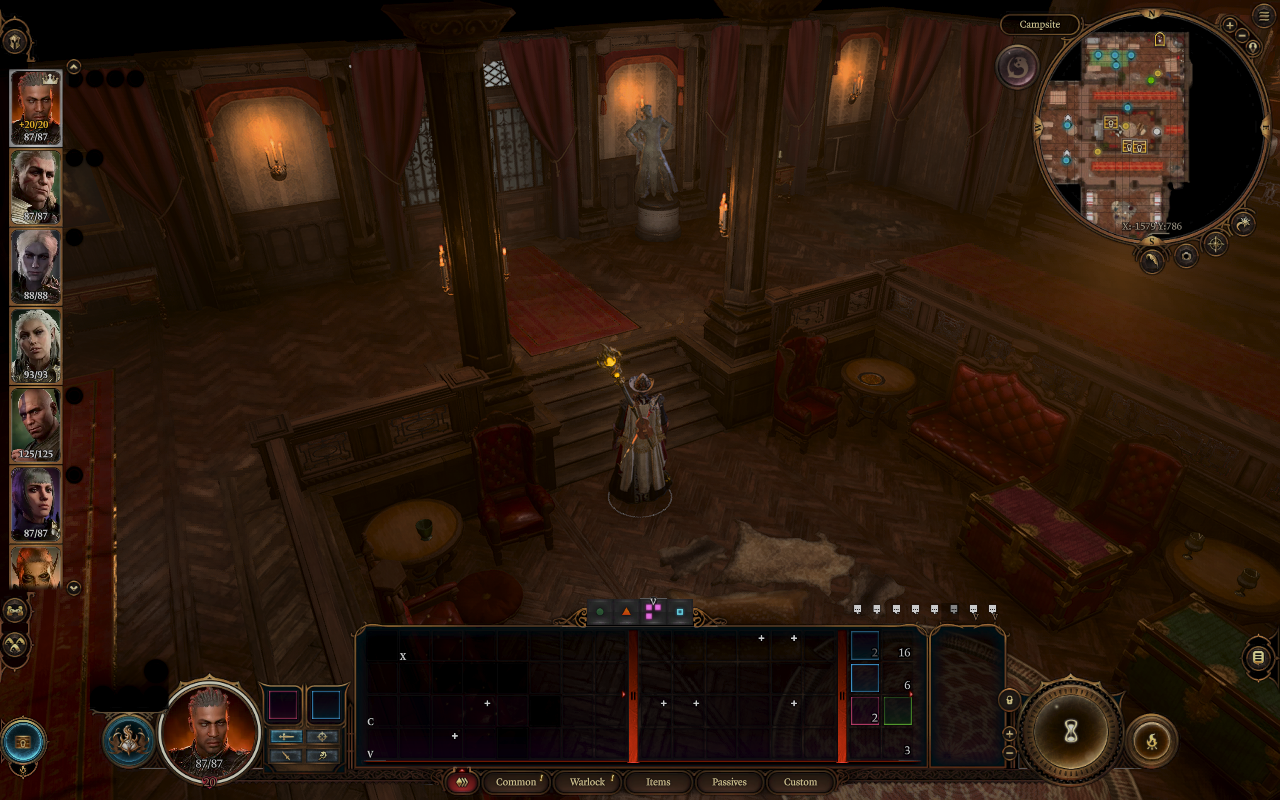Viewport: 1280px width, 800px height.
Task: Open the campfire rest button
Action: [1152, 741]
